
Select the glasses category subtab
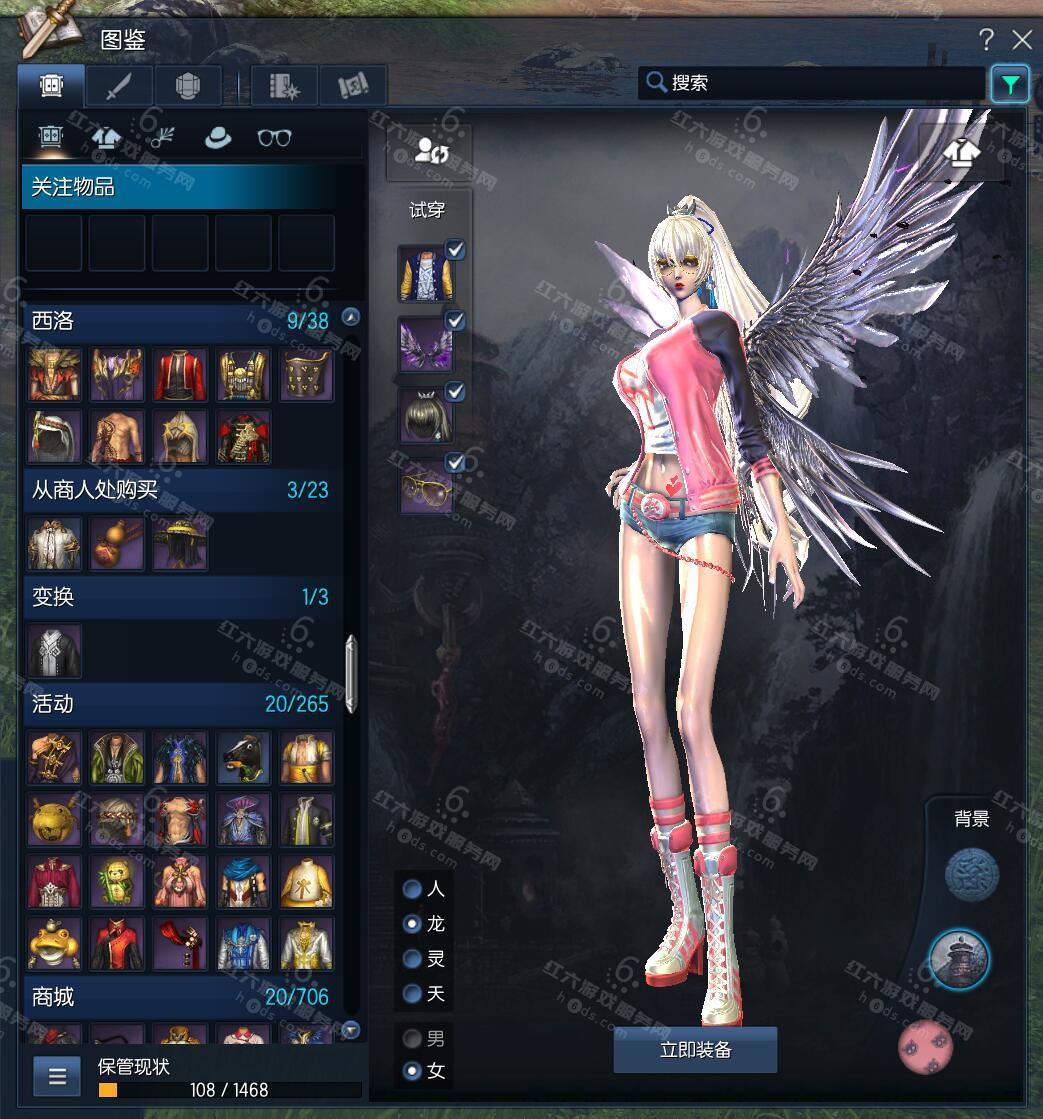(274, 138)
